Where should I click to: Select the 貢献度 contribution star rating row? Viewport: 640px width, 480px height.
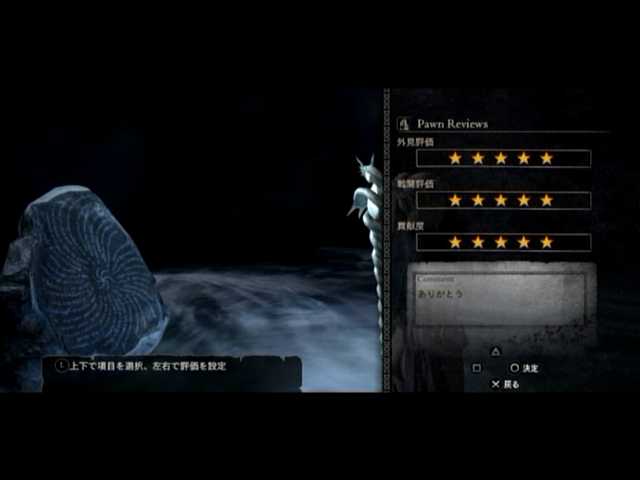(503, 242)
